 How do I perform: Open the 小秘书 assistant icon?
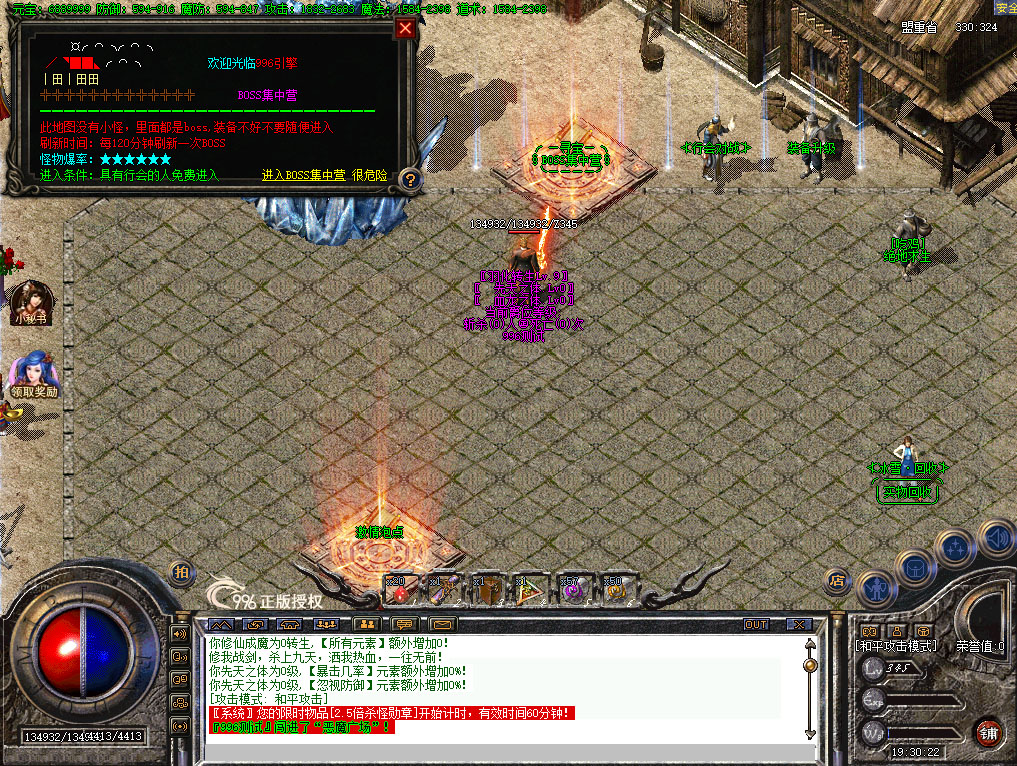point(30,298)
